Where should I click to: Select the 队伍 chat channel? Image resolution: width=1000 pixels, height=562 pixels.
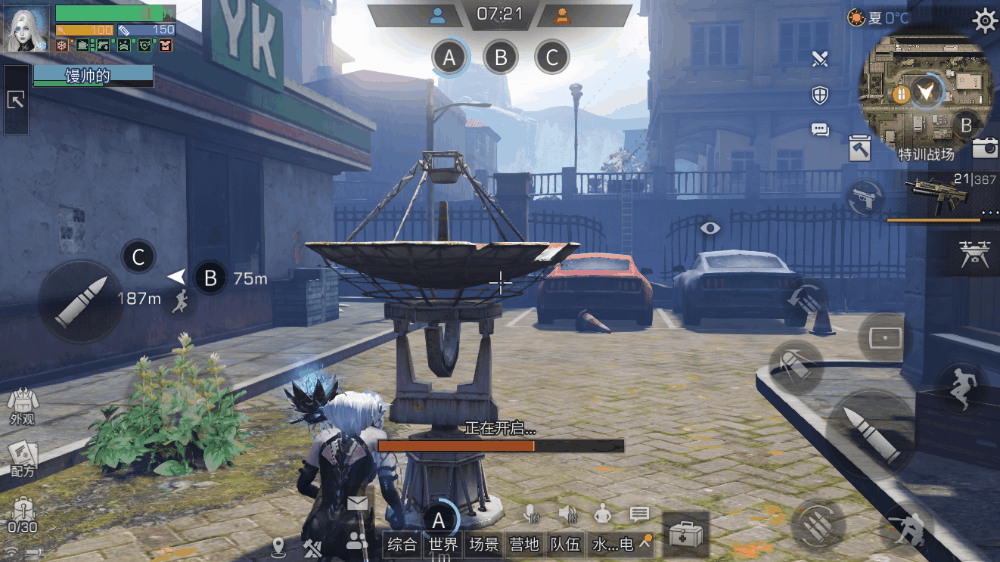(565, 545)
